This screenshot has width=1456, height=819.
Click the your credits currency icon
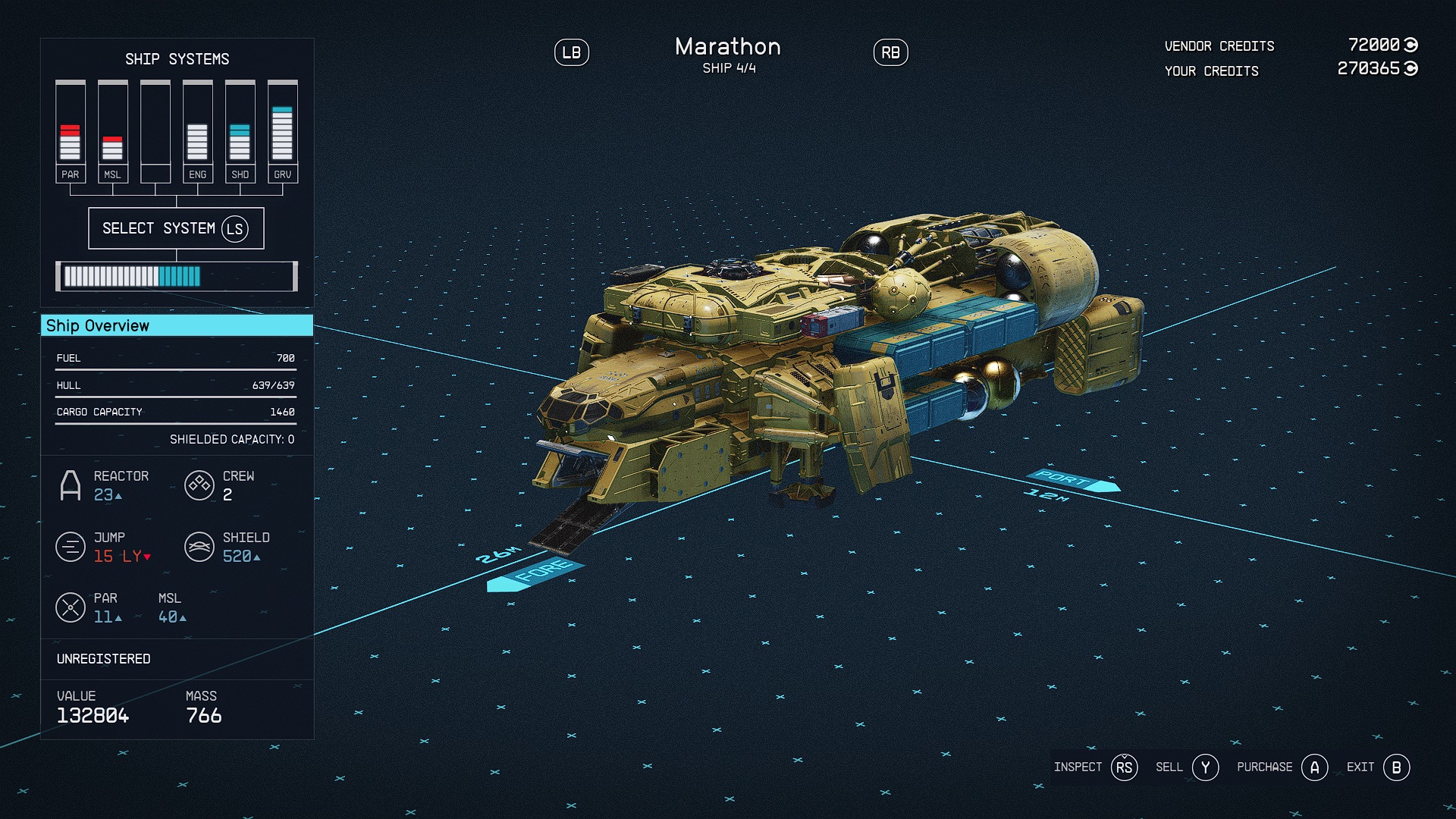click(x=1410, y=69)
